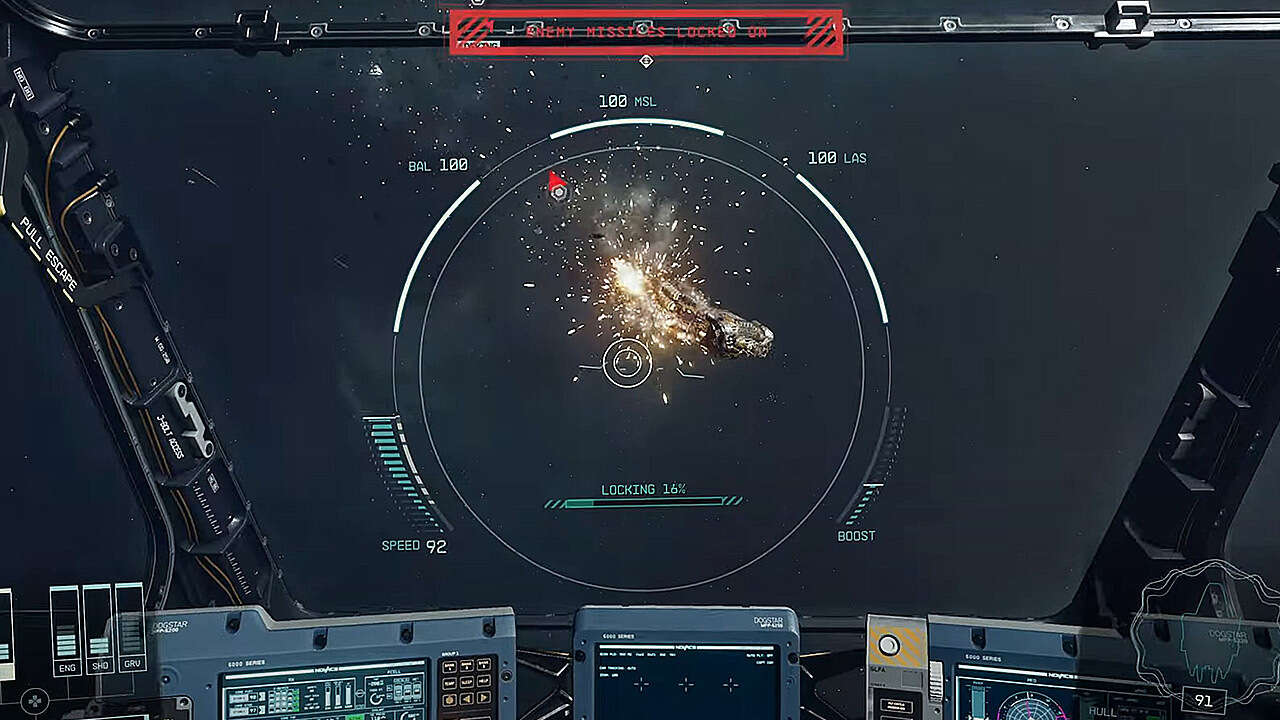Click the BOOST indicator on the HUD
Image resolution: width=1280 pixels, height=720 pixels.
pos(857,535)
